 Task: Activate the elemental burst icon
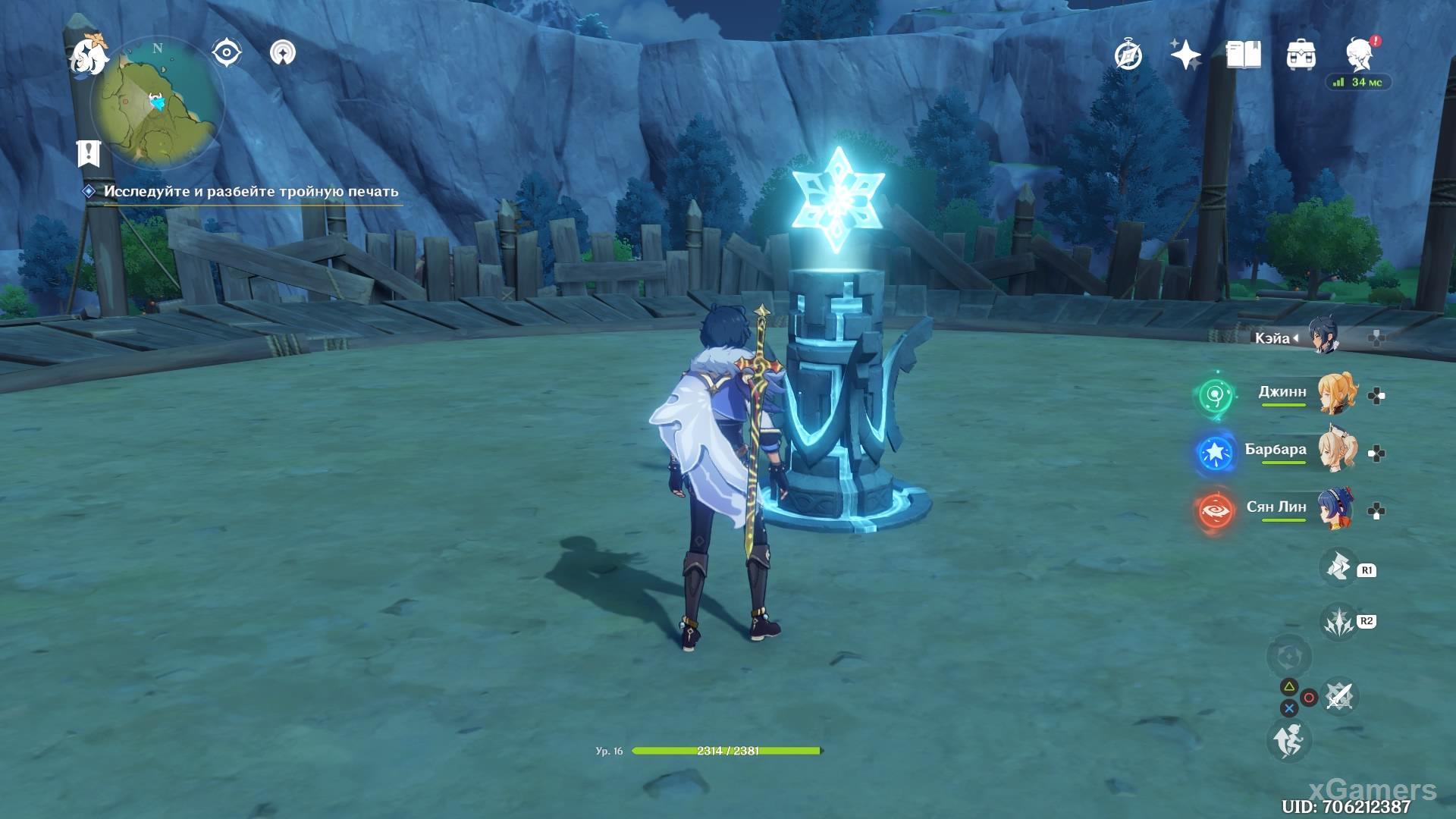pyautogui.click(x=1338, y=622)
